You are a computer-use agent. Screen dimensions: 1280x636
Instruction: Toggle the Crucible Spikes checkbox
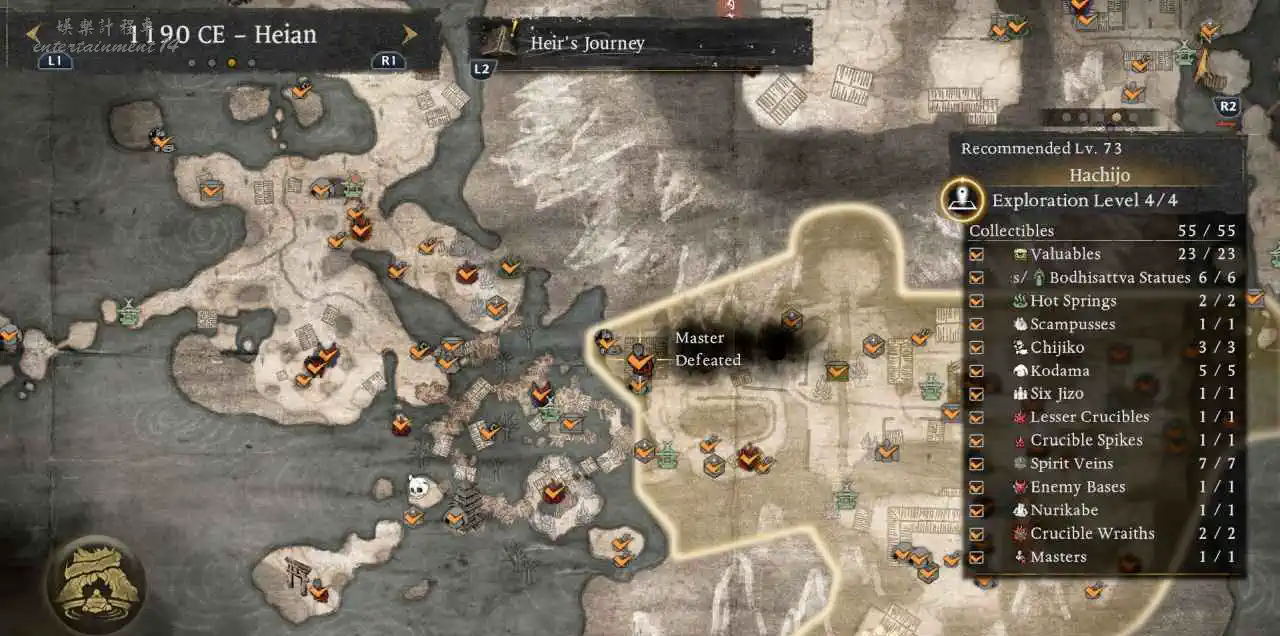click(x=977, y=441)
